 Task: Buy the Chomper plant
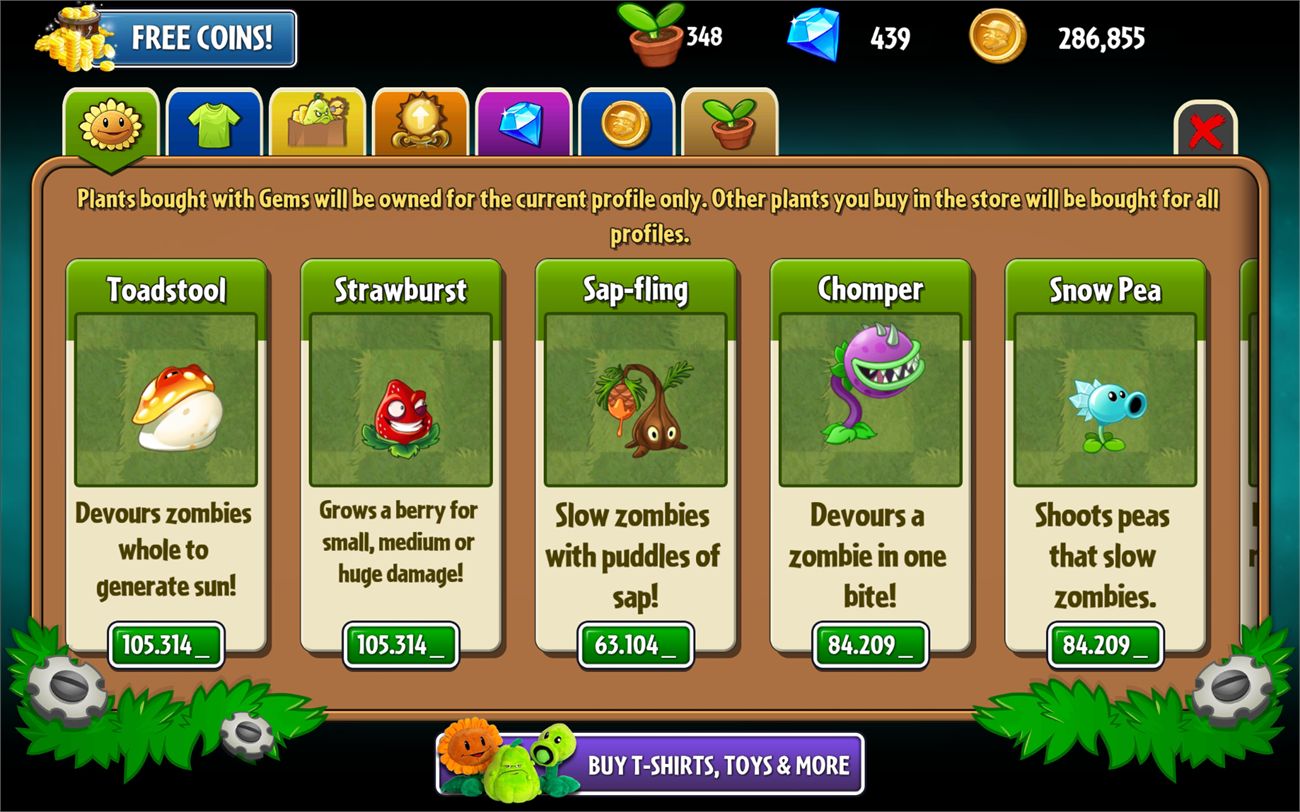[x=870, y=645]
